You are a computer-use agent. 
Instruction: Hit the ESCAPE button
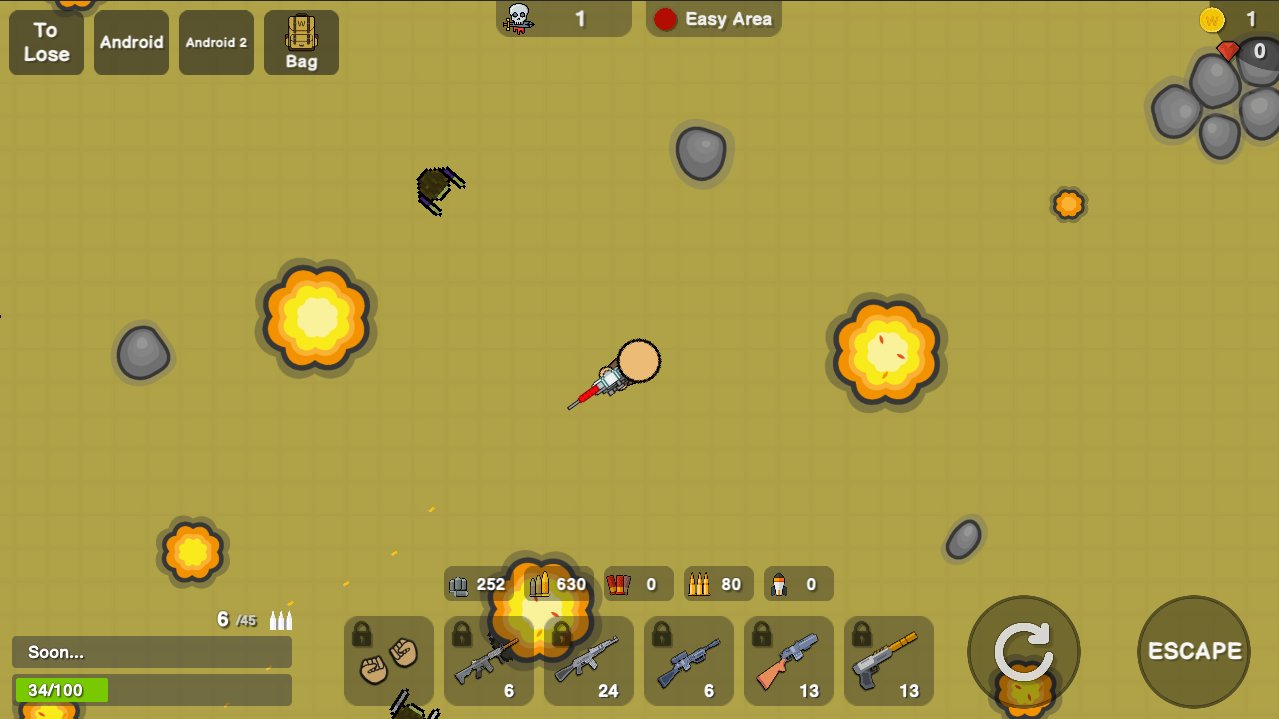click(1194, 652)
